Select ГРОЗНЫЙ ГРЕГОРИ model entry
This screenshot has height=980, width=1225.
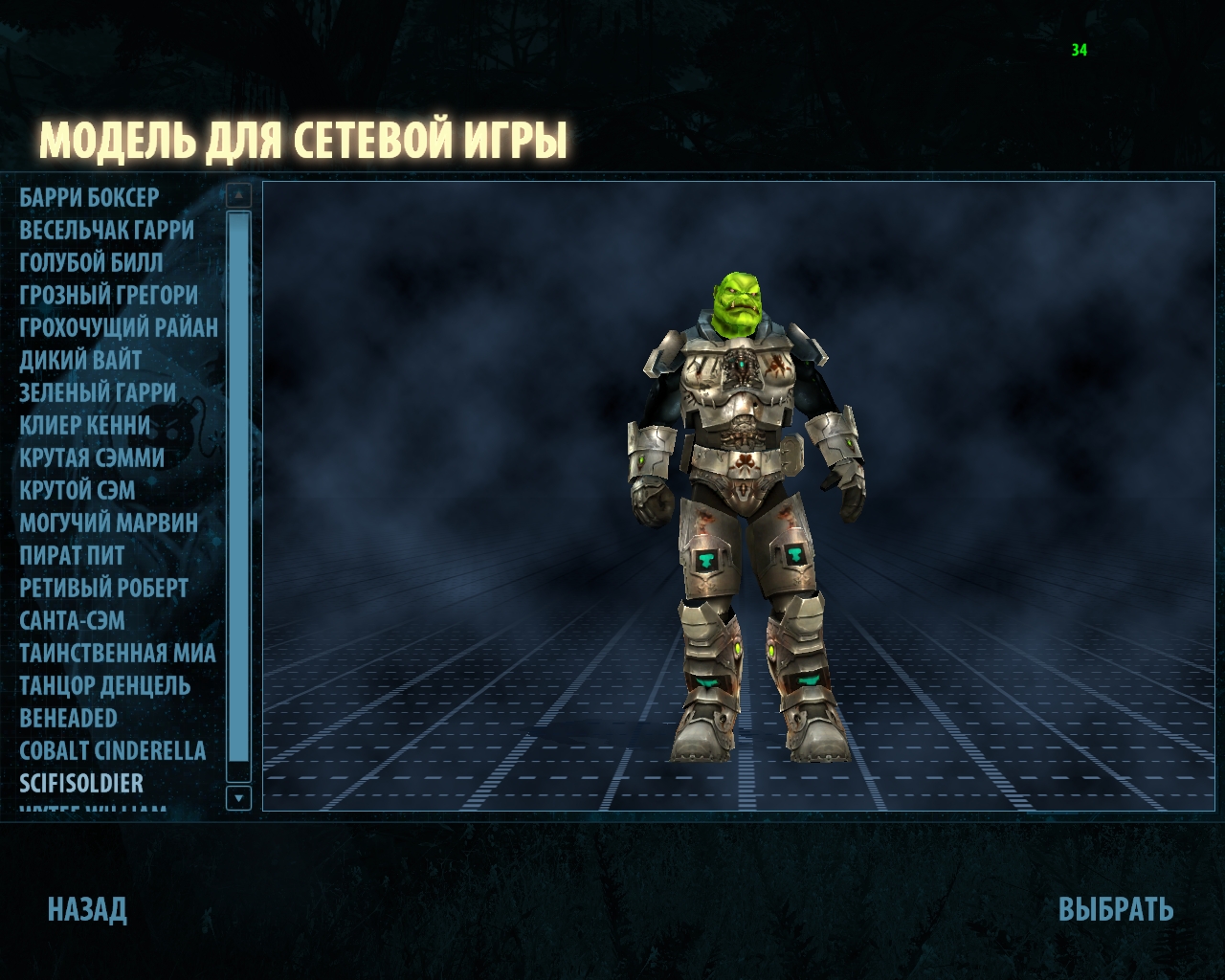click(108, 296)
